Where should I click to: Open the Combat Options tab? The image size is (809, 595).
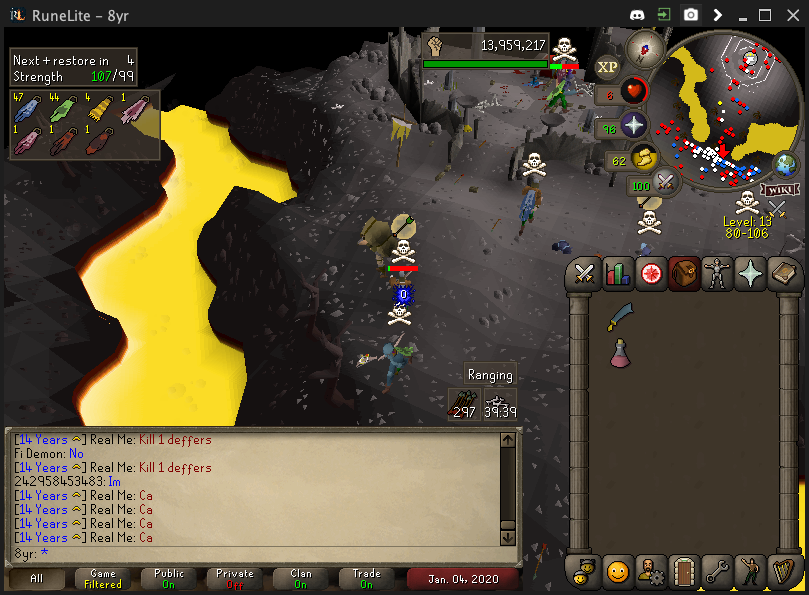pyautogui.click(x=585, y=274)
